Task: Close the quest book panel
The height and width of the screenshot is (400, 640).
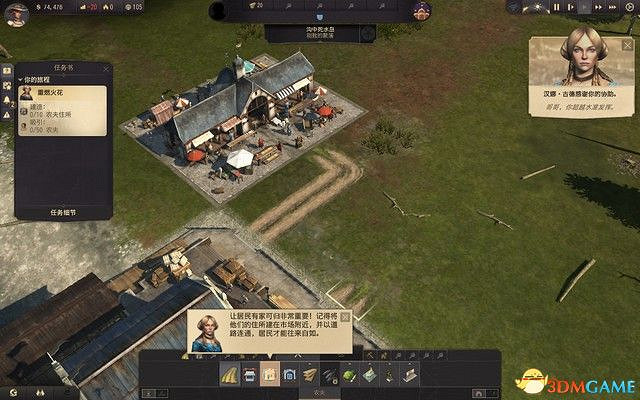Action: tap(107, 69)
